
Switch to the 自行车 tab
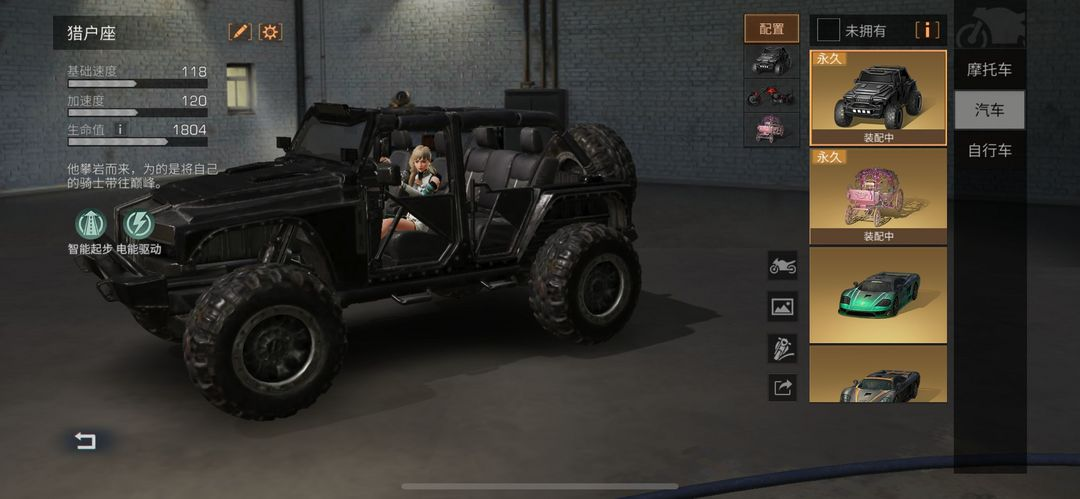pos(989,151)
